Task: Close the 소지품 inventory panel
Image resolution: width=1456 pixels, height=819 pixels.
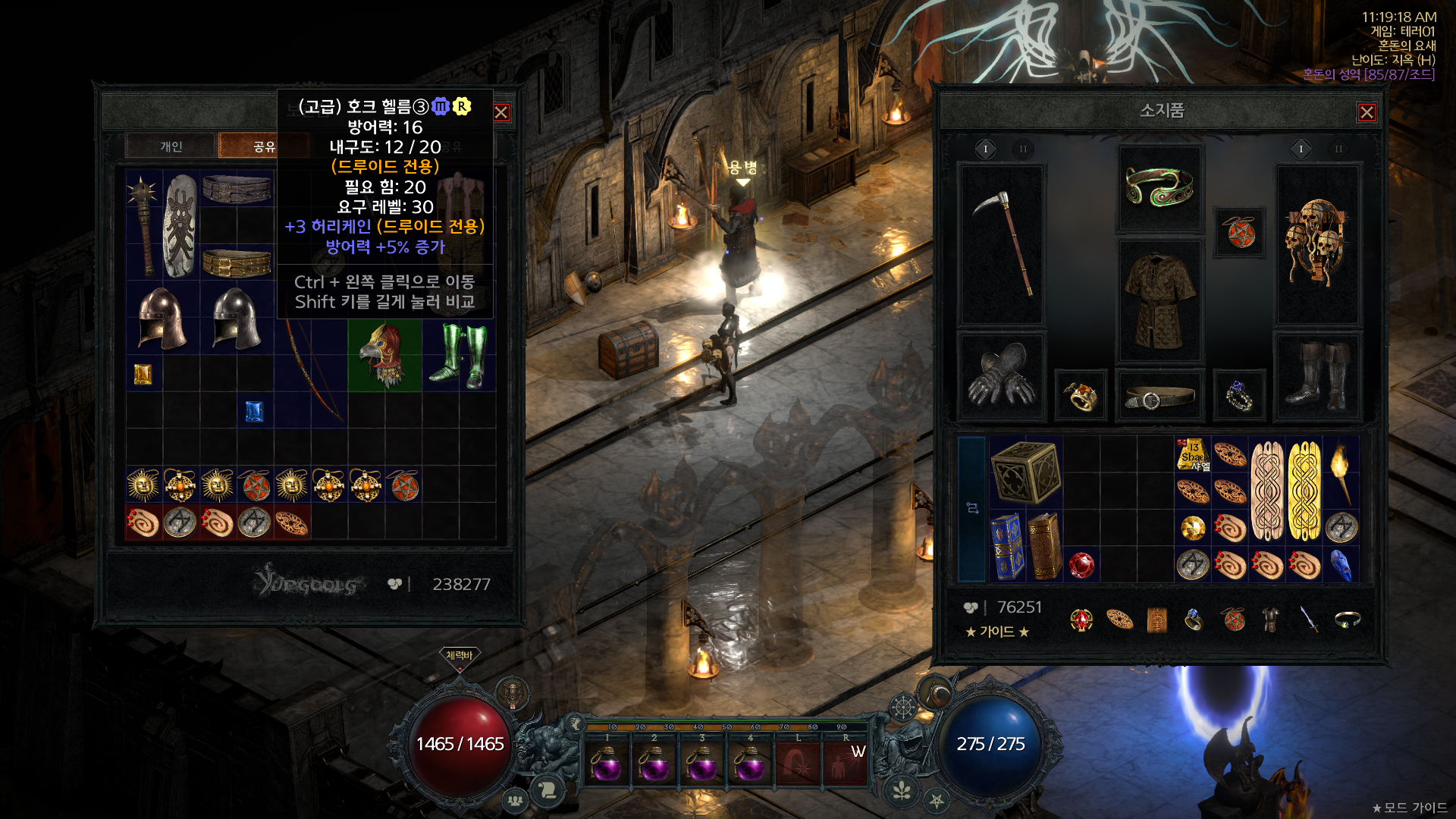Action: coord(1367,112)
